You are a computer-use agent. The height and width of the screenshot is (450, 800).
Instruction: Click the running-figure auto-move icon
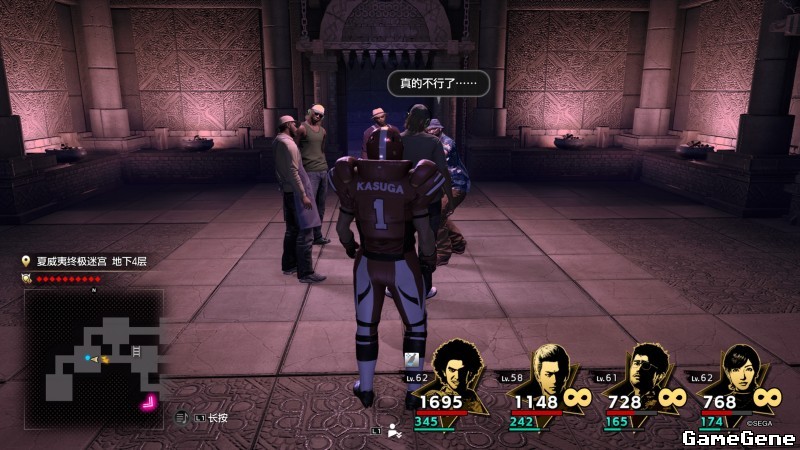(x=394, y=432)
